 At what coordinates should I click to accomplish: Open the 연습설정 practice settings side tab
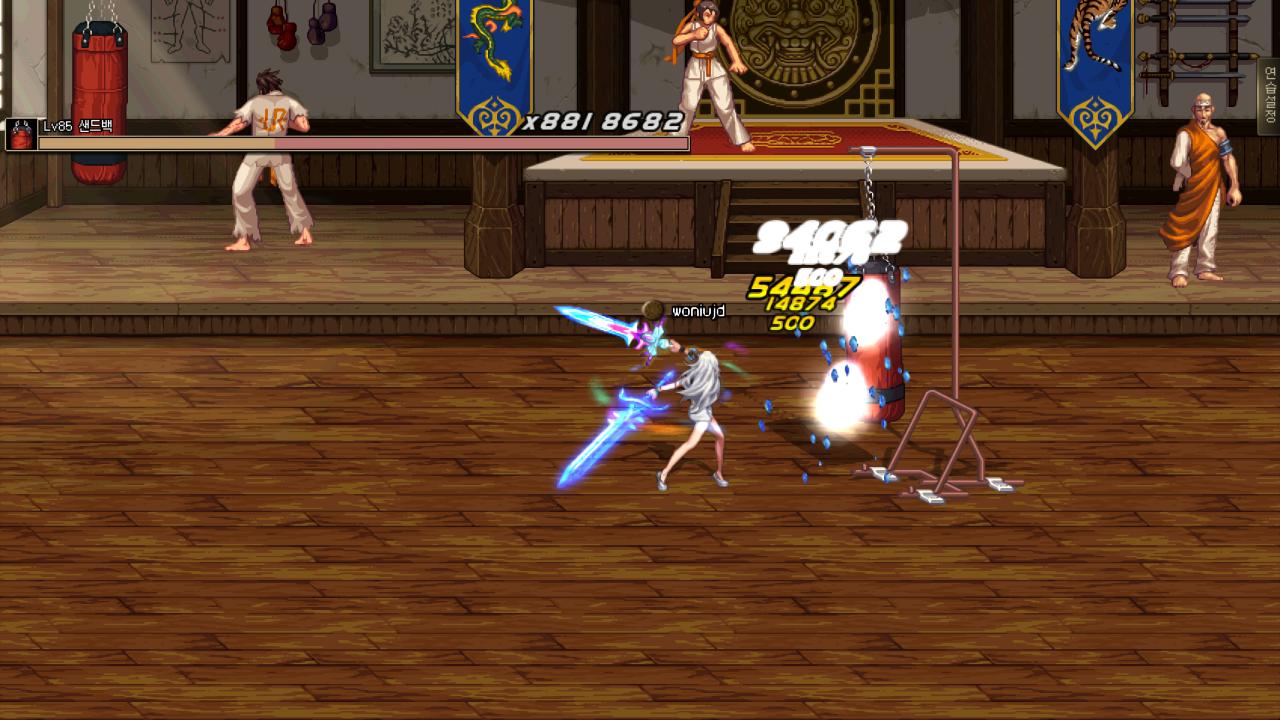pyautogui.click(x=1269, y=96)
